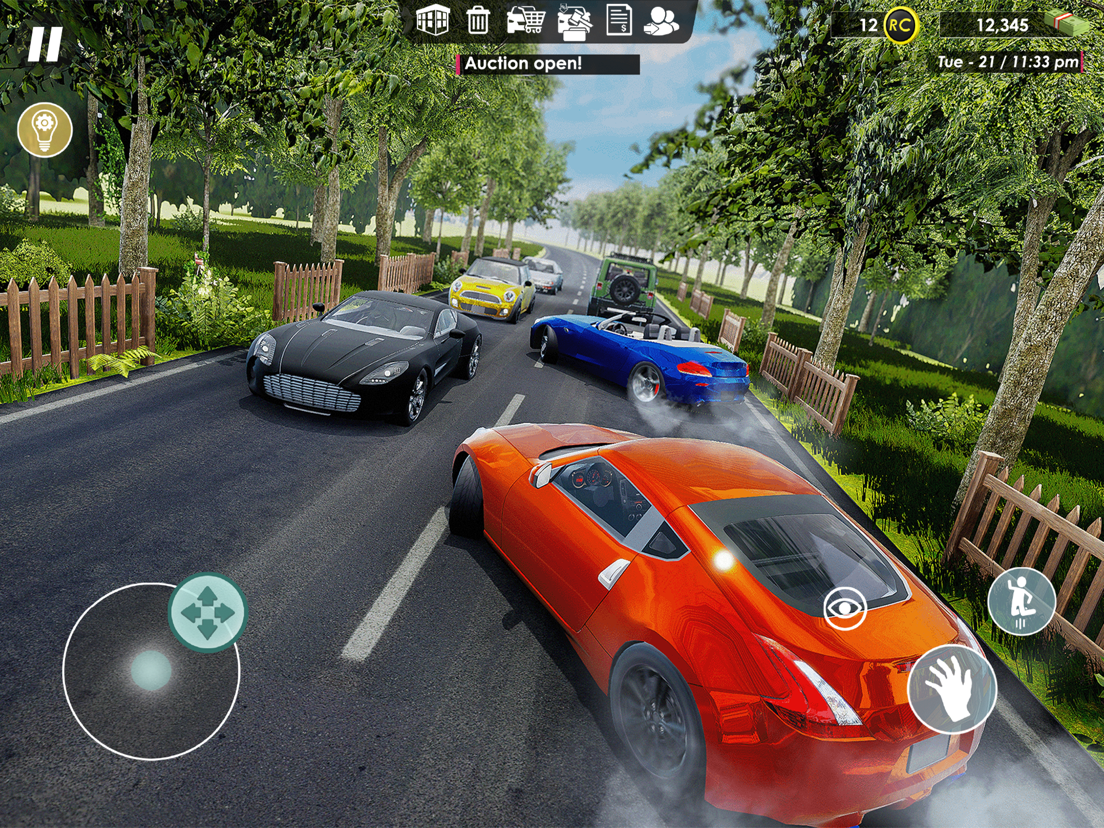The height and width of the screenshot is (828, 1104).
Task: Tap the four-arrow movement button
Action: coord(207,612)
